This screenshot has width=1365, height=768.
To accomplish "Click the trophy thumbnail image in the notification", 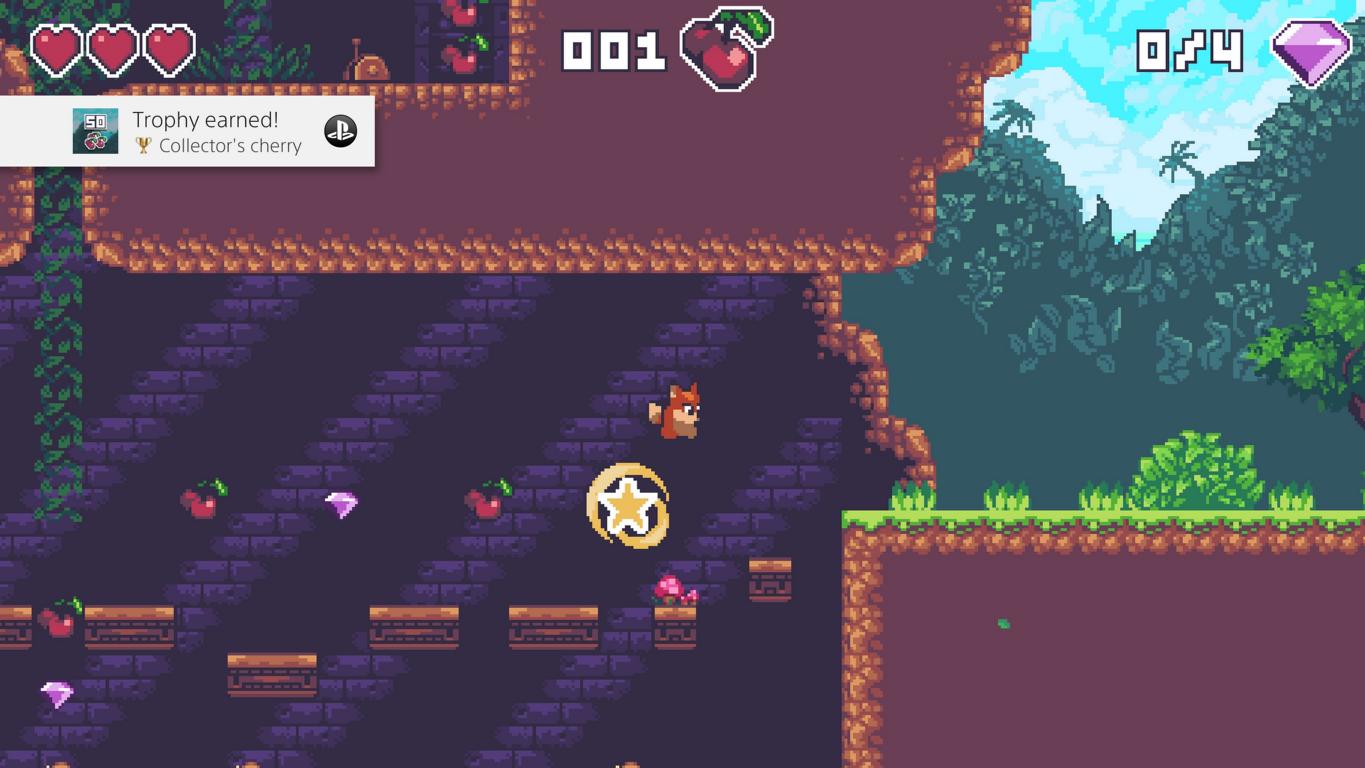I will (95, 132).
